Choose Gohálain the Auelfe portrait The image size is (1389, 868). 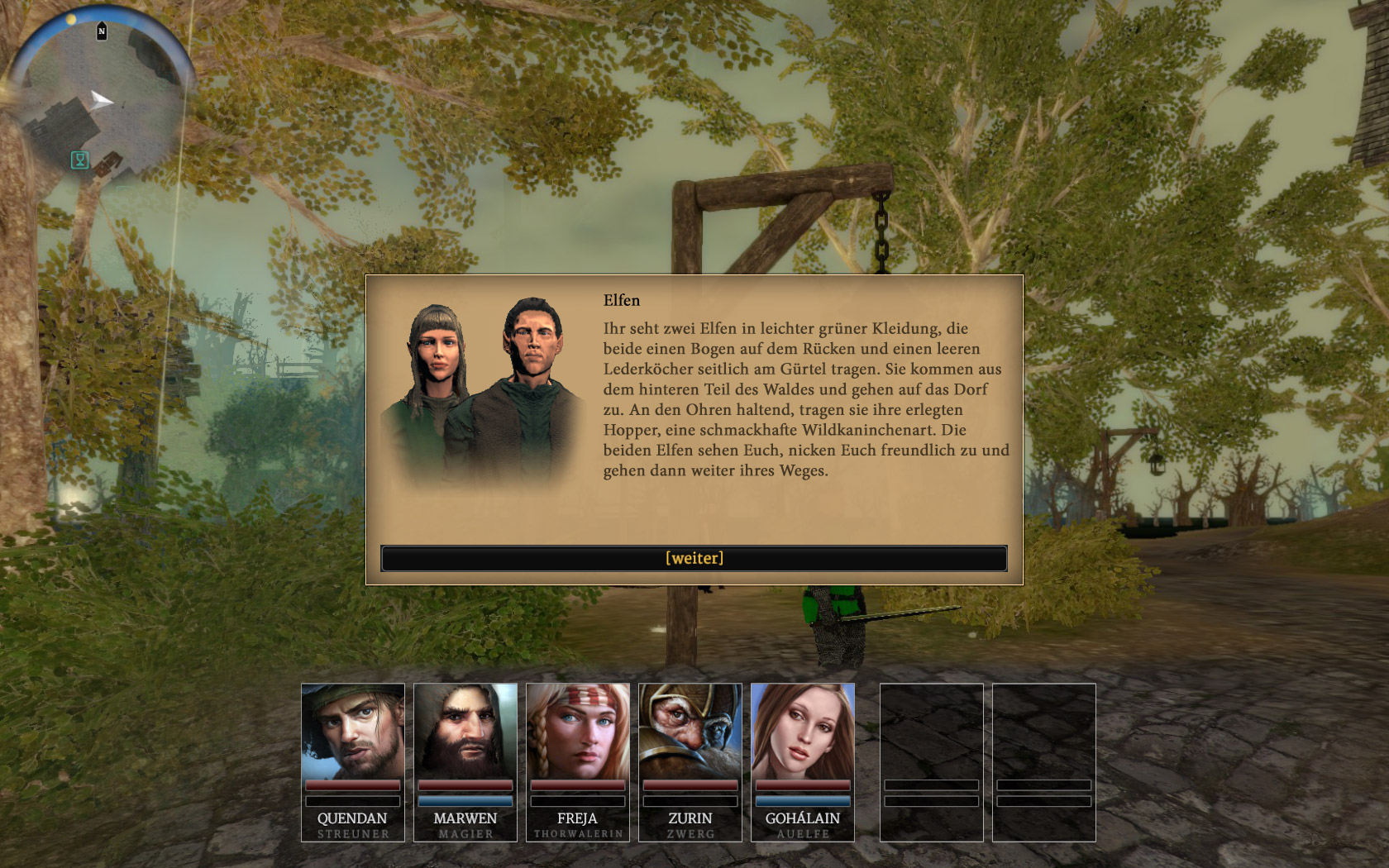[803, 732]
